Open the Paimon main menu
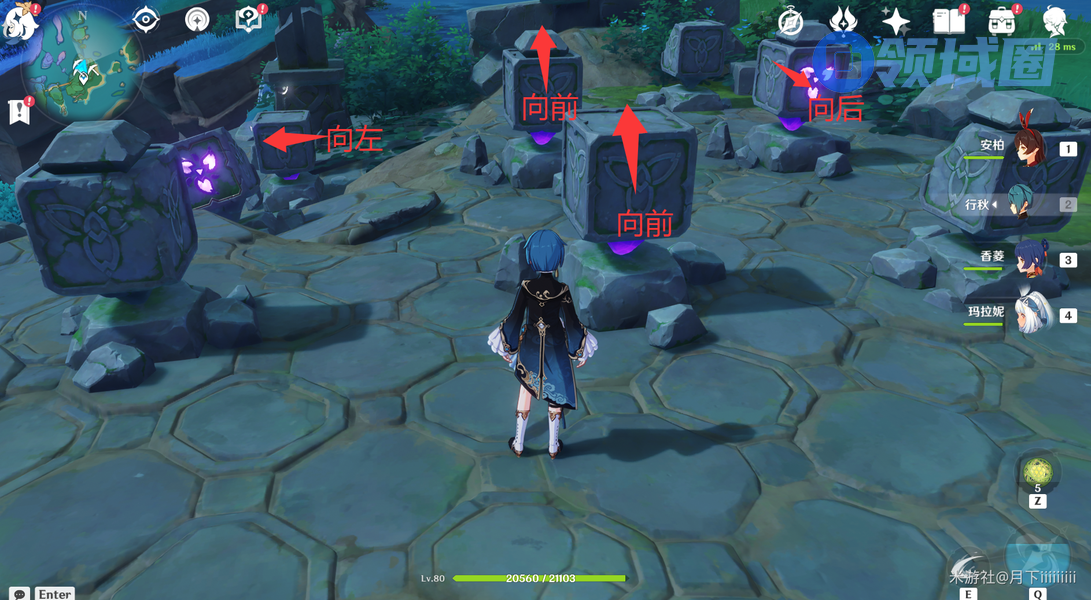The image size is (1091, 600). pos(22,22)
